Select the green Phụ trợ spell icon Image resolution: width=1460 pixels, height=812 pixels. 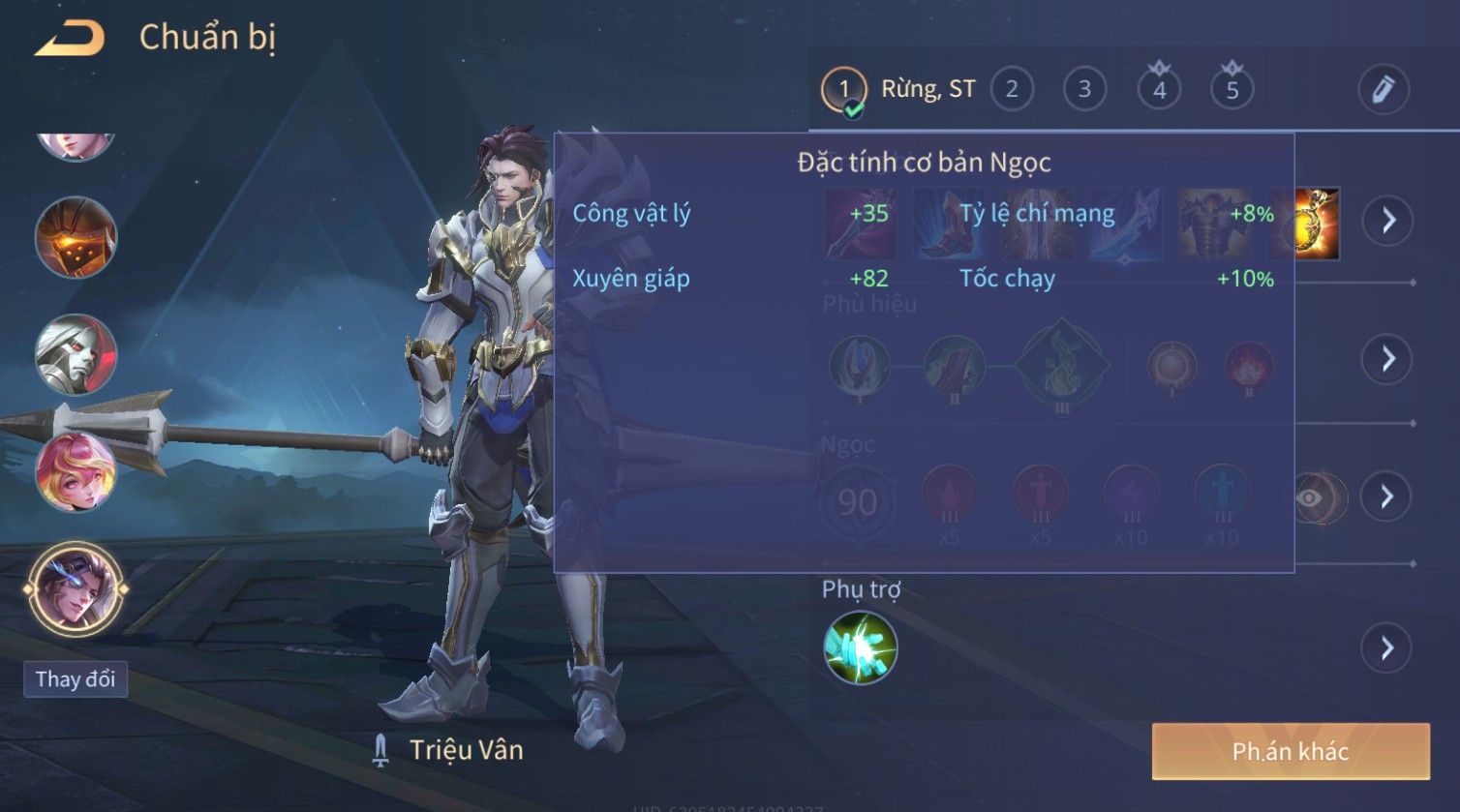pyautogui.click(x=860, y=647)
